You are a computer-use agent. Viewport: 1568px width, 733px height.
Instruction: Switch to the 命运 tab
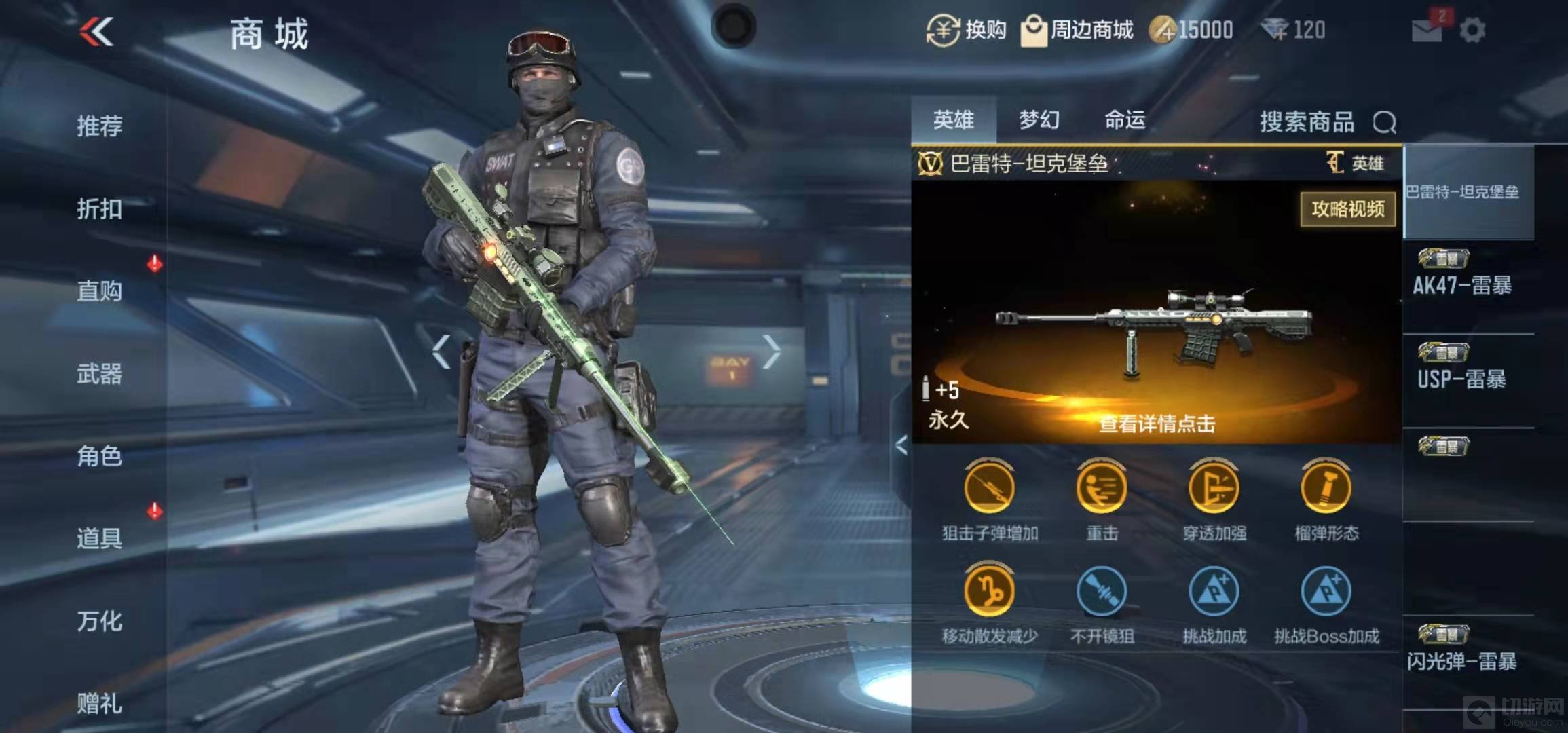point(1125,120)
